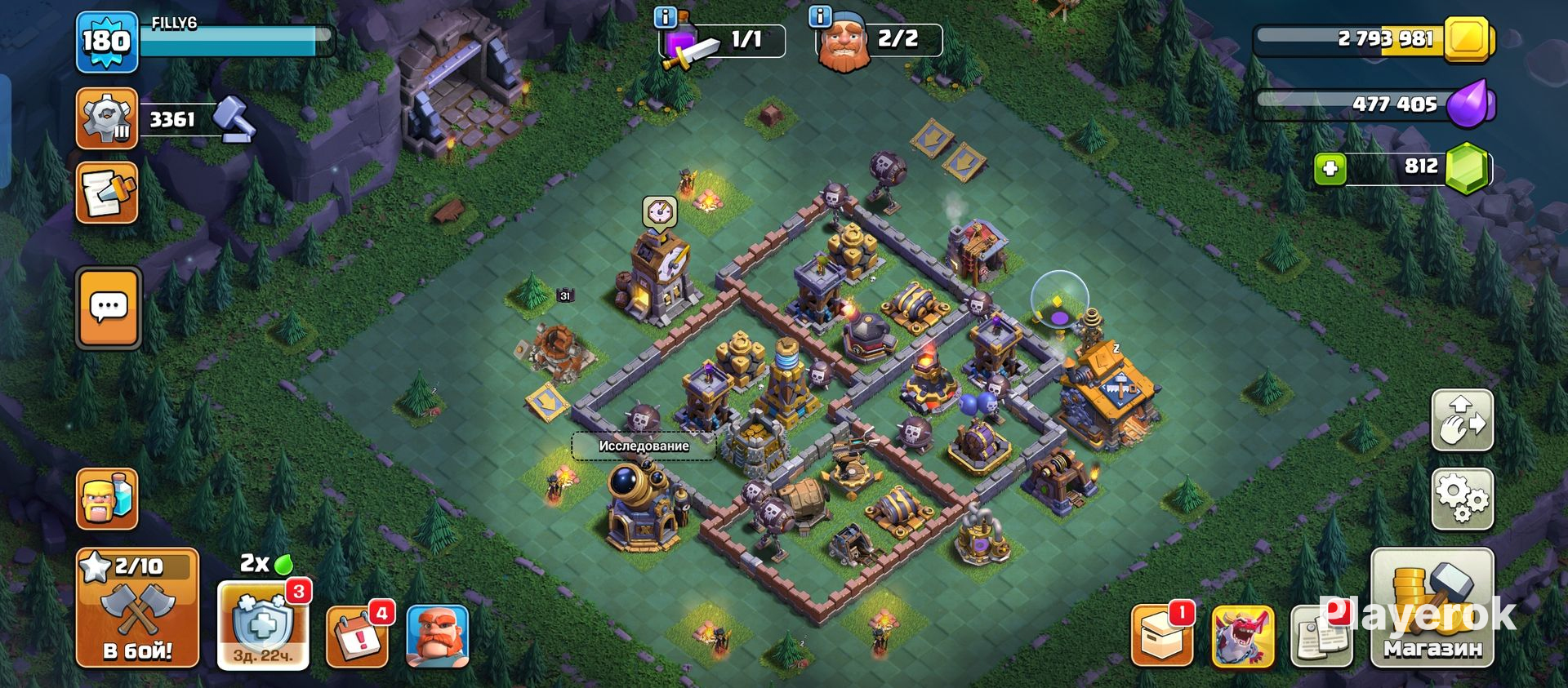The image size is (1568, 688).
Task: Open the scroll and hammer activity log
Action: 107,193
